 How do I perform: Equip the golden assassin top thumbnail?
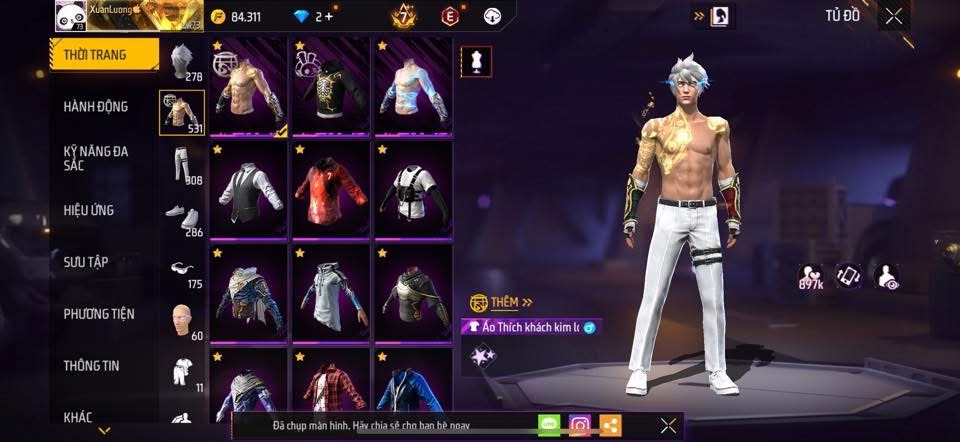point(249,86)
